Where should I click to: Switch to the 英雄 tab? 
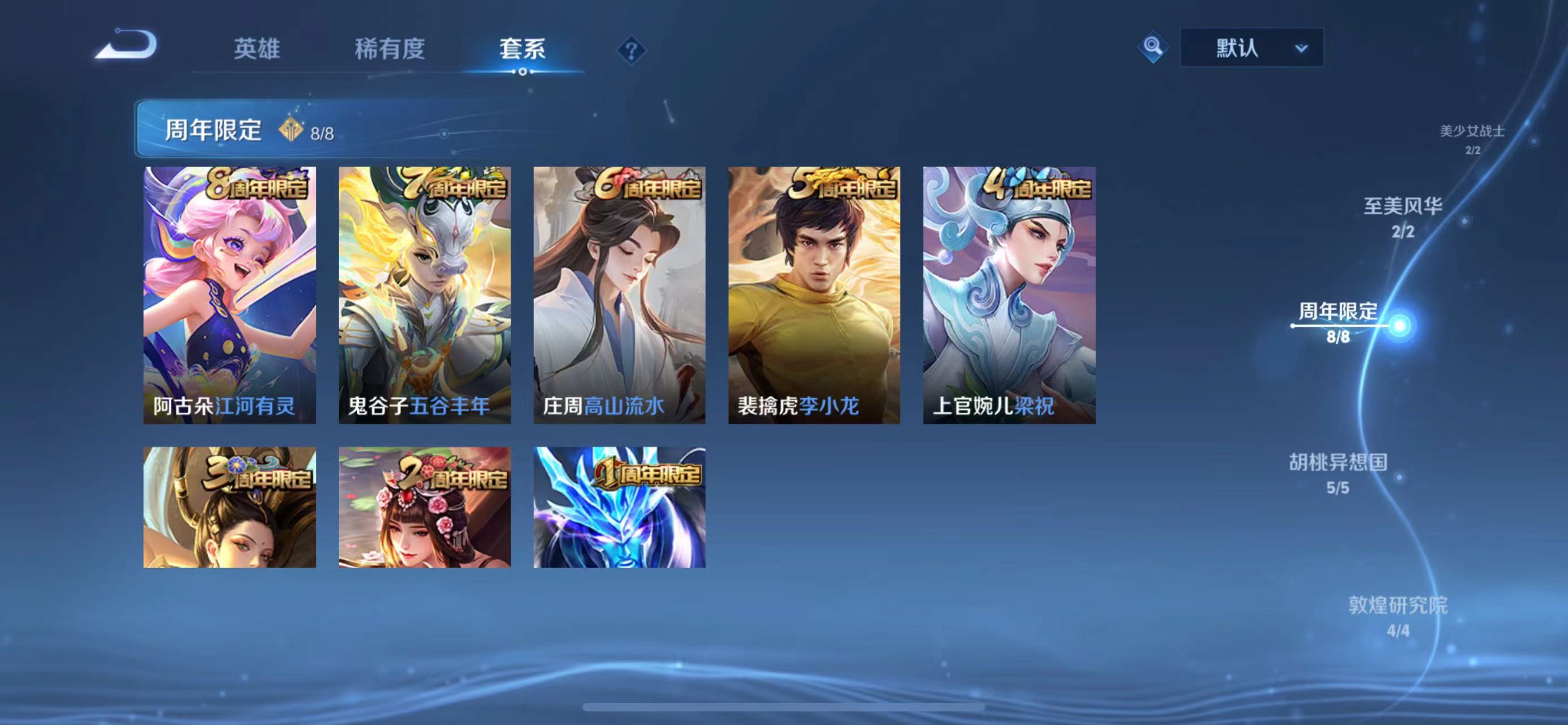(x=257, y=49)
